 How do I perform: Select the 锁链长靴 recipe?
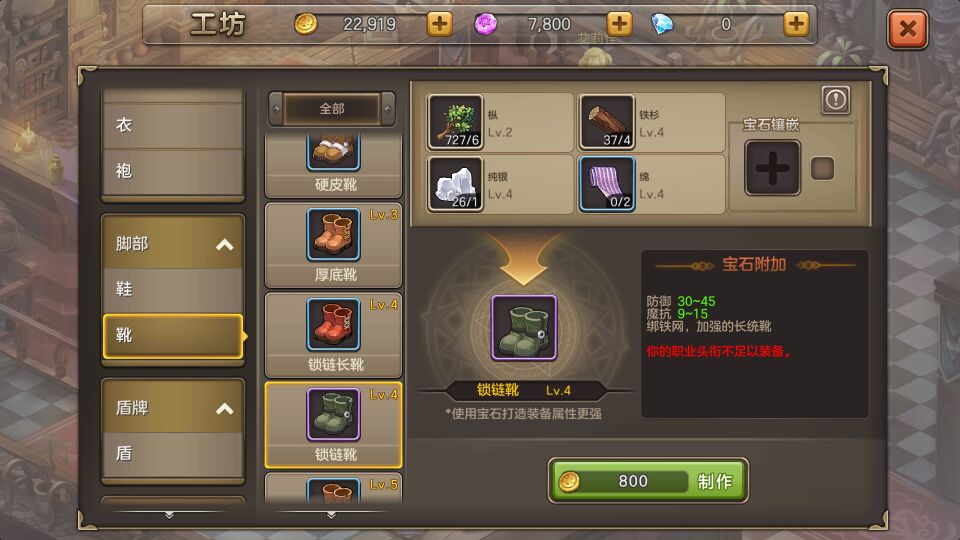[334, 334]
